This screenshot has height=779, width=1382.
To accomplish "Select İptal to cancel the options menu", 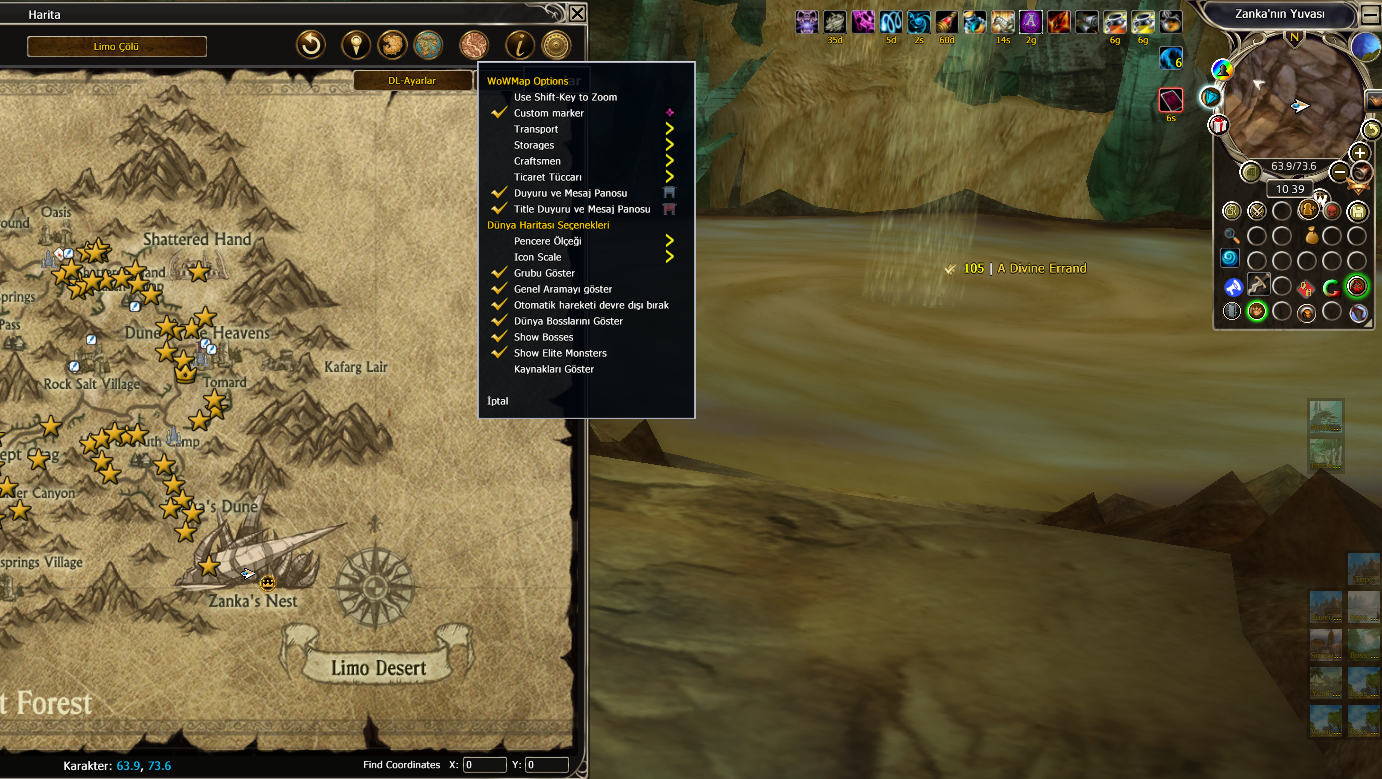I will coord(498,401).
